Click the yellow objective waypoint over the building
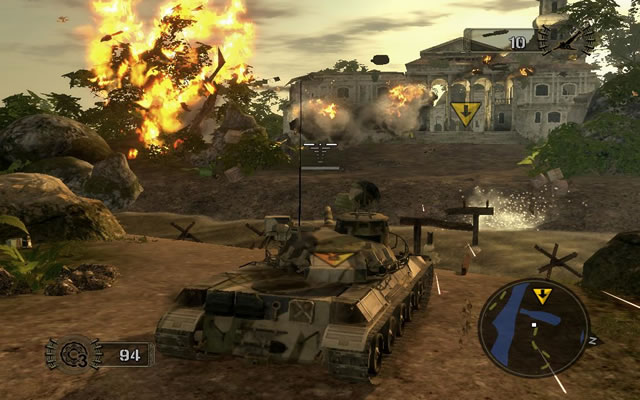 (465, 113)
